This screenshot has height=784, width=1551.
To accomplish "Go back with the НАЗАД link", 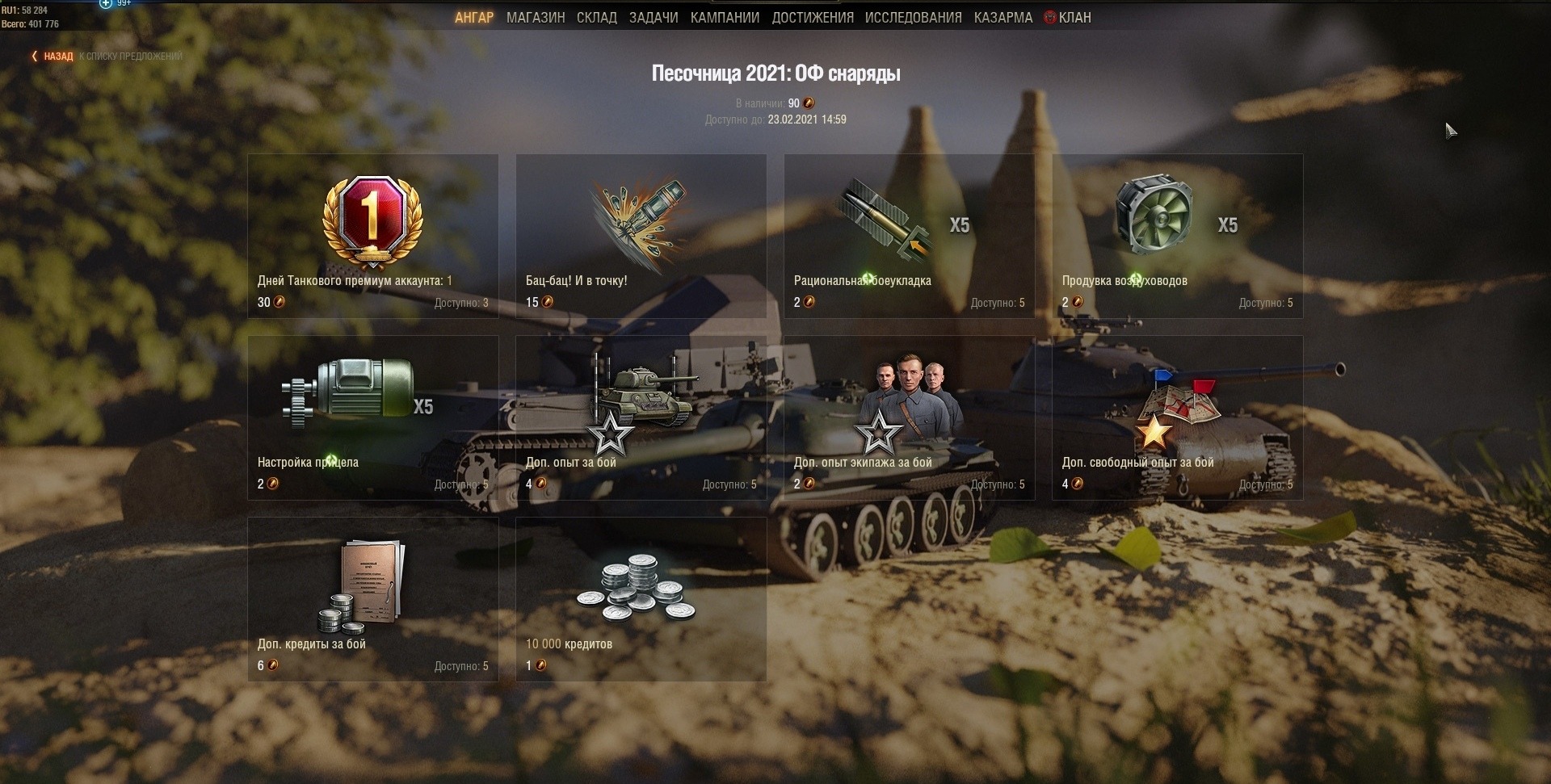I will click(x=57, y=57).
